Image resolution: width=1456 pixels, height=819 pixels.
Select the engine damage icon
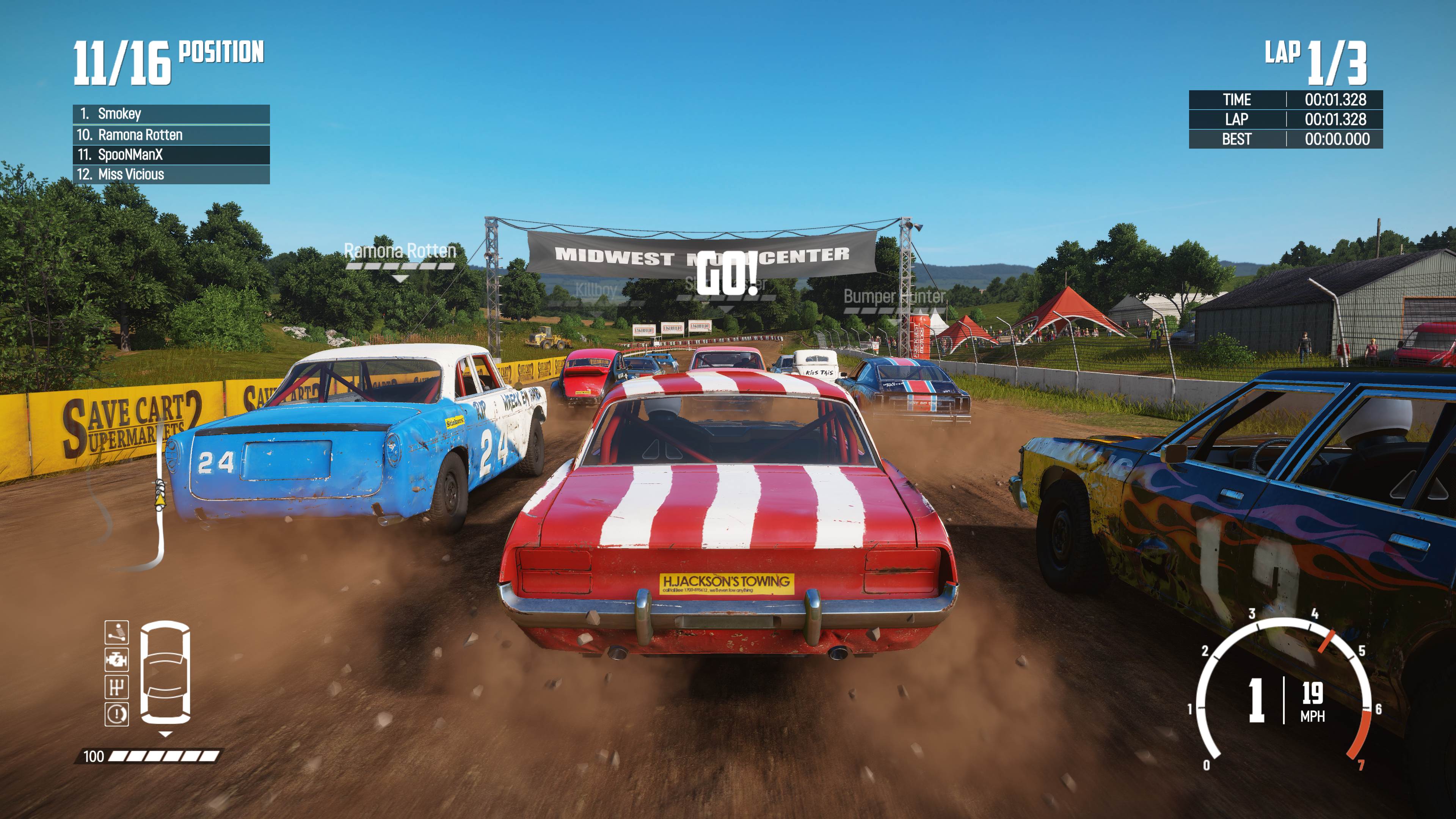[116, 660]
